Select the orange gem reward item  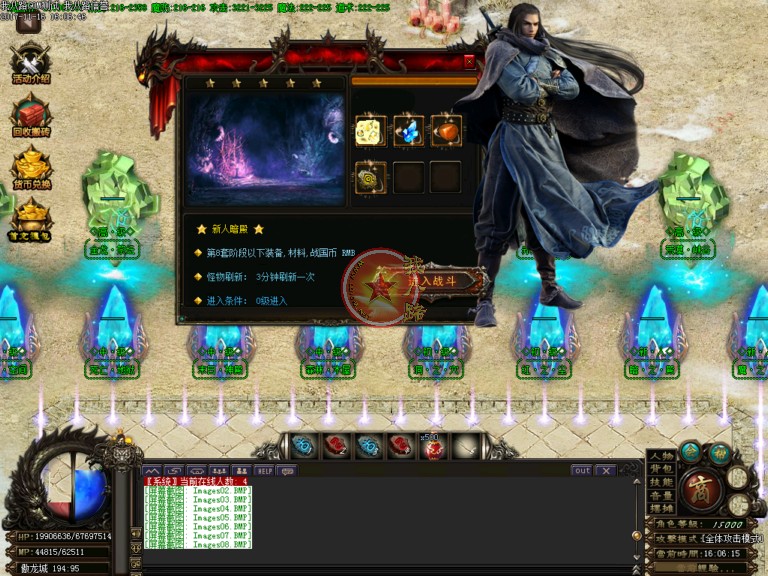click(445, 132)
